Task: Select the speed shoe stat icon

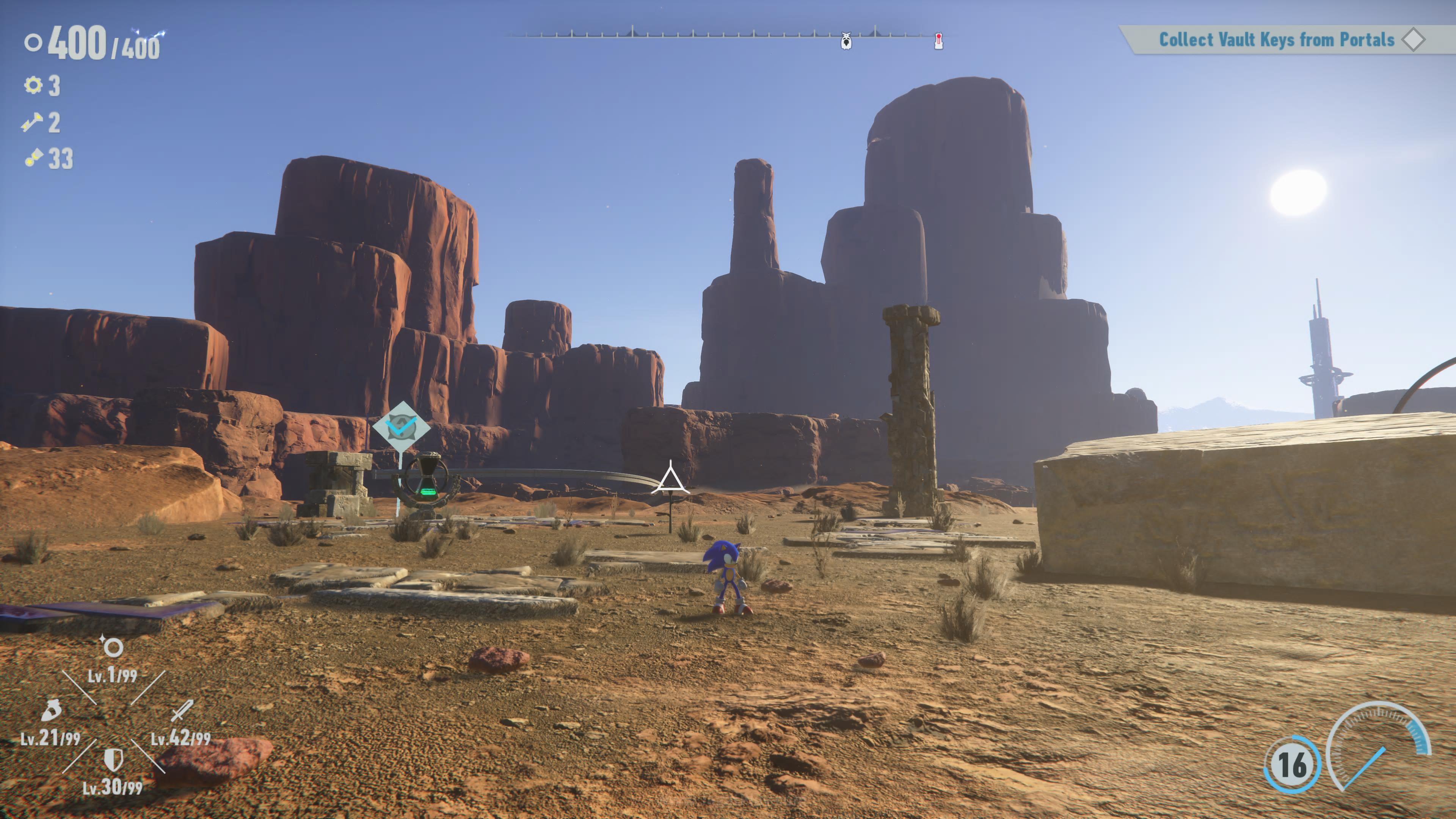Action: 51,710
